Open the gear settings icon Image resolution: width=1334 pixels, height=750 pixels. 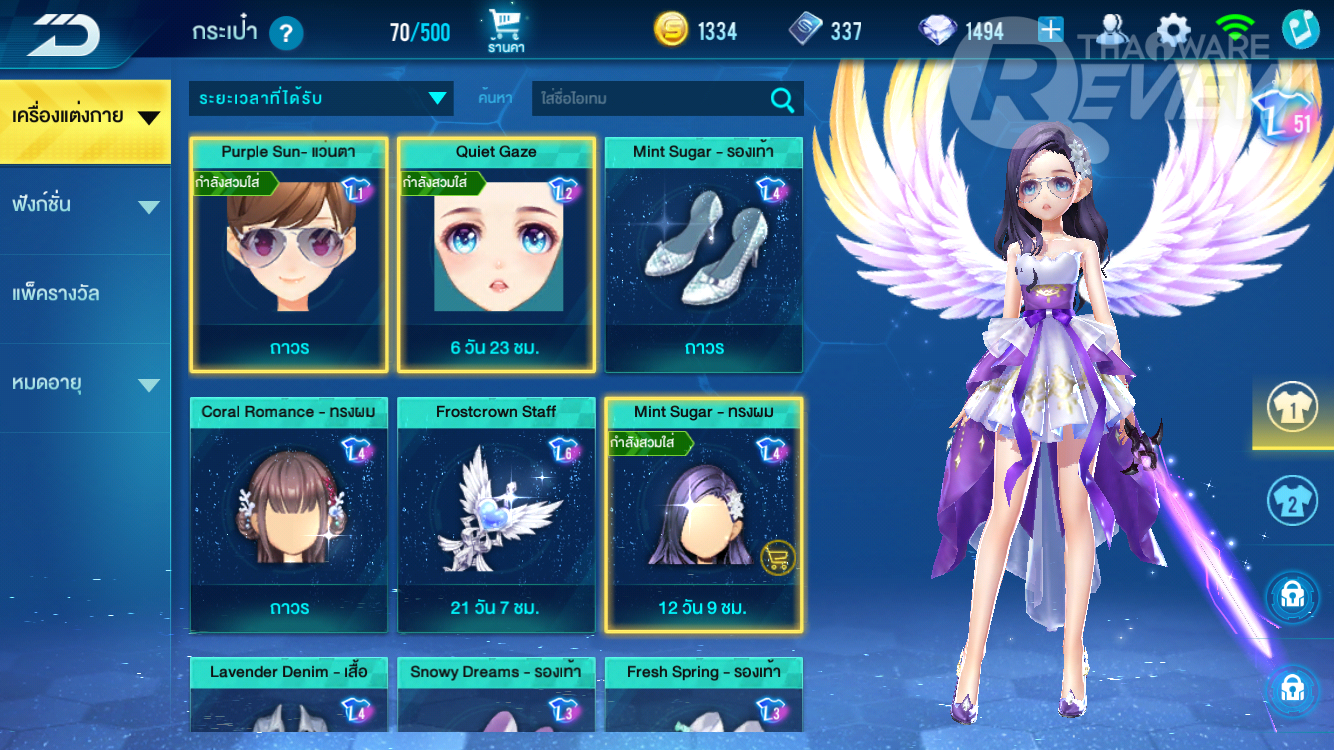pos(1173,31)
